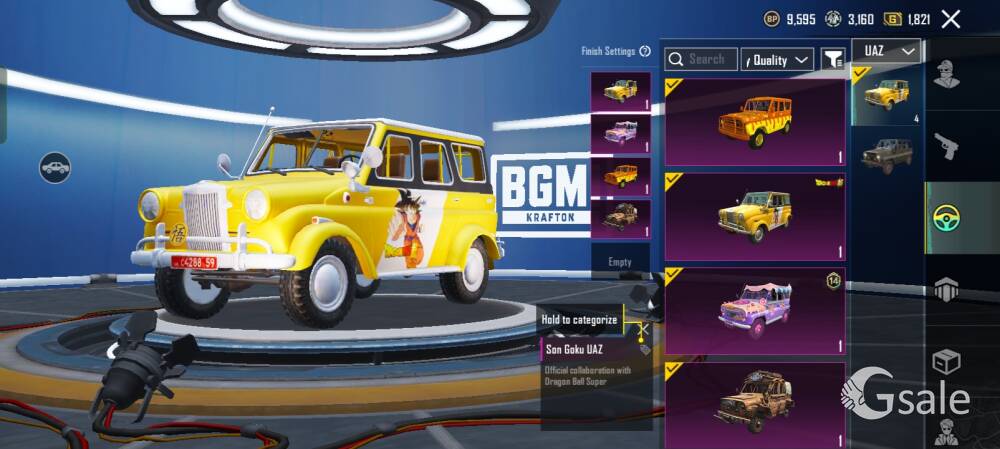1000x449 pixels.
Task: Select the Empty finish slot
Action: (620, 261)
